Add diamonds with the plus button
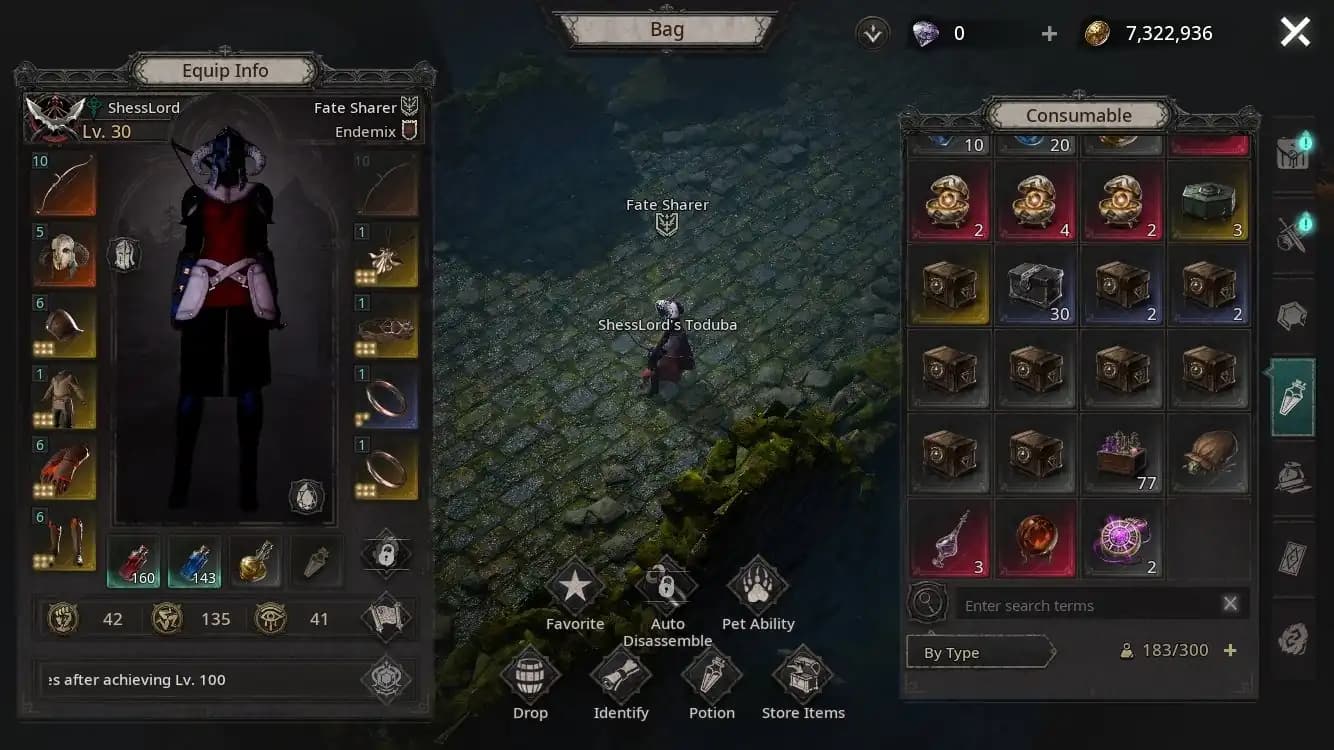Image resolution: width=1334 pixels, height=750 pixels. (x=1049, y=34)
